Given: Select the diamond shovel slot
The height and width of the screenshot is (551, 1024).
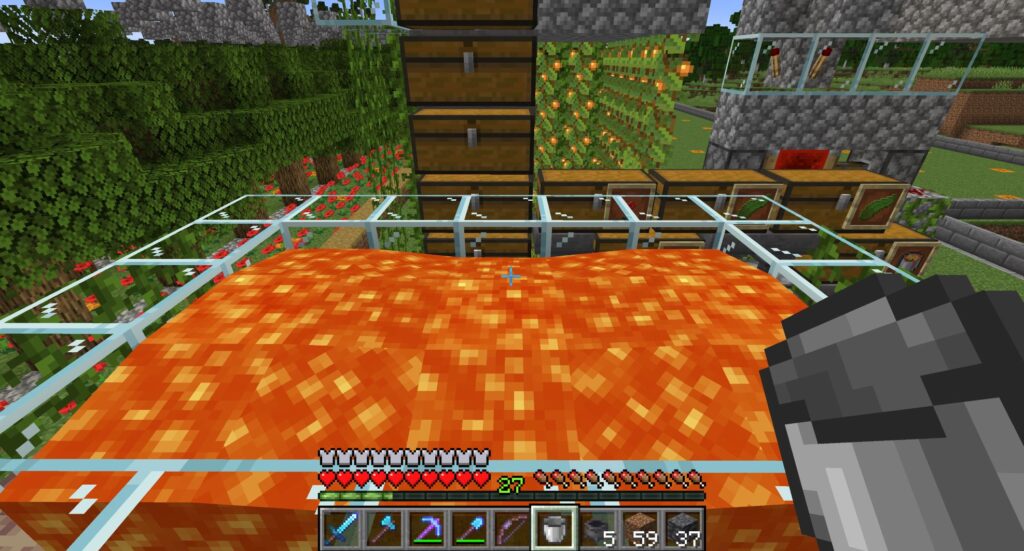Looking at the screenshot, I should (x=469, y=527).
